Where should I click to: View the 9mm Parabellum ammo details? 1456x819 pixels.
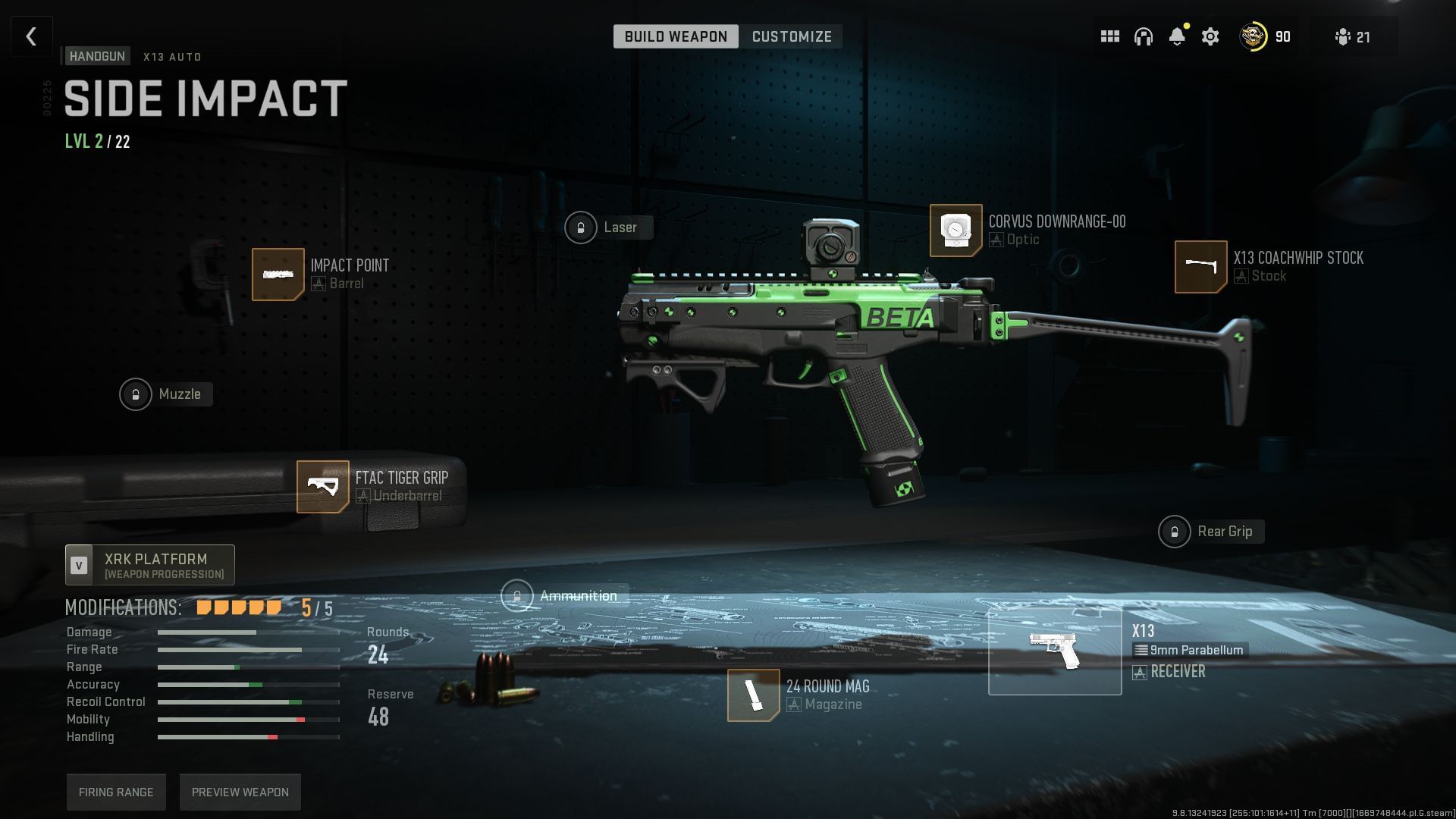[x=1189, y=650]
